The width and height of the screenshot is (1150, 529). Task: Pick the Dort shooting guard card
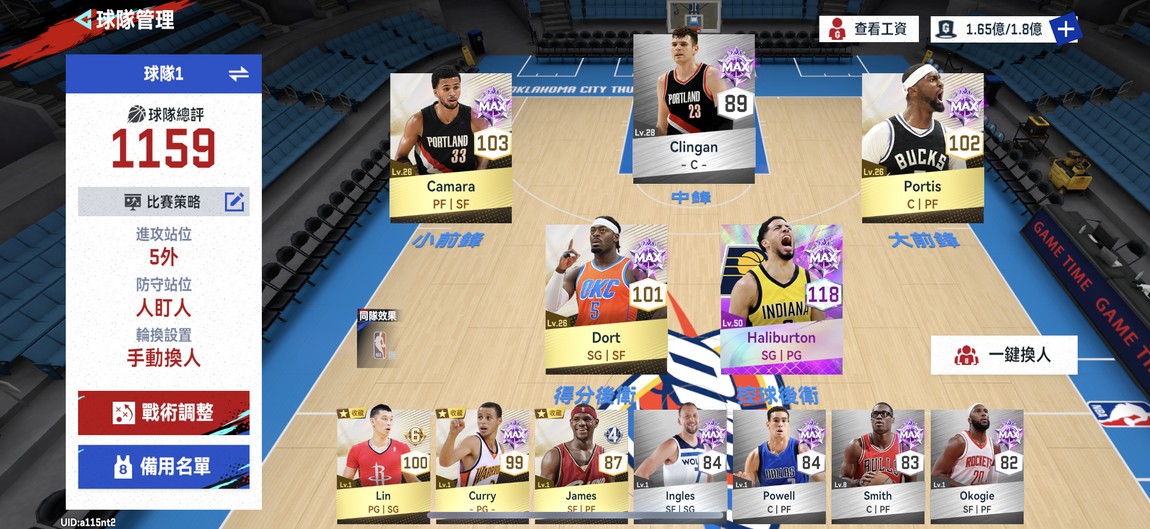(606, 298)
